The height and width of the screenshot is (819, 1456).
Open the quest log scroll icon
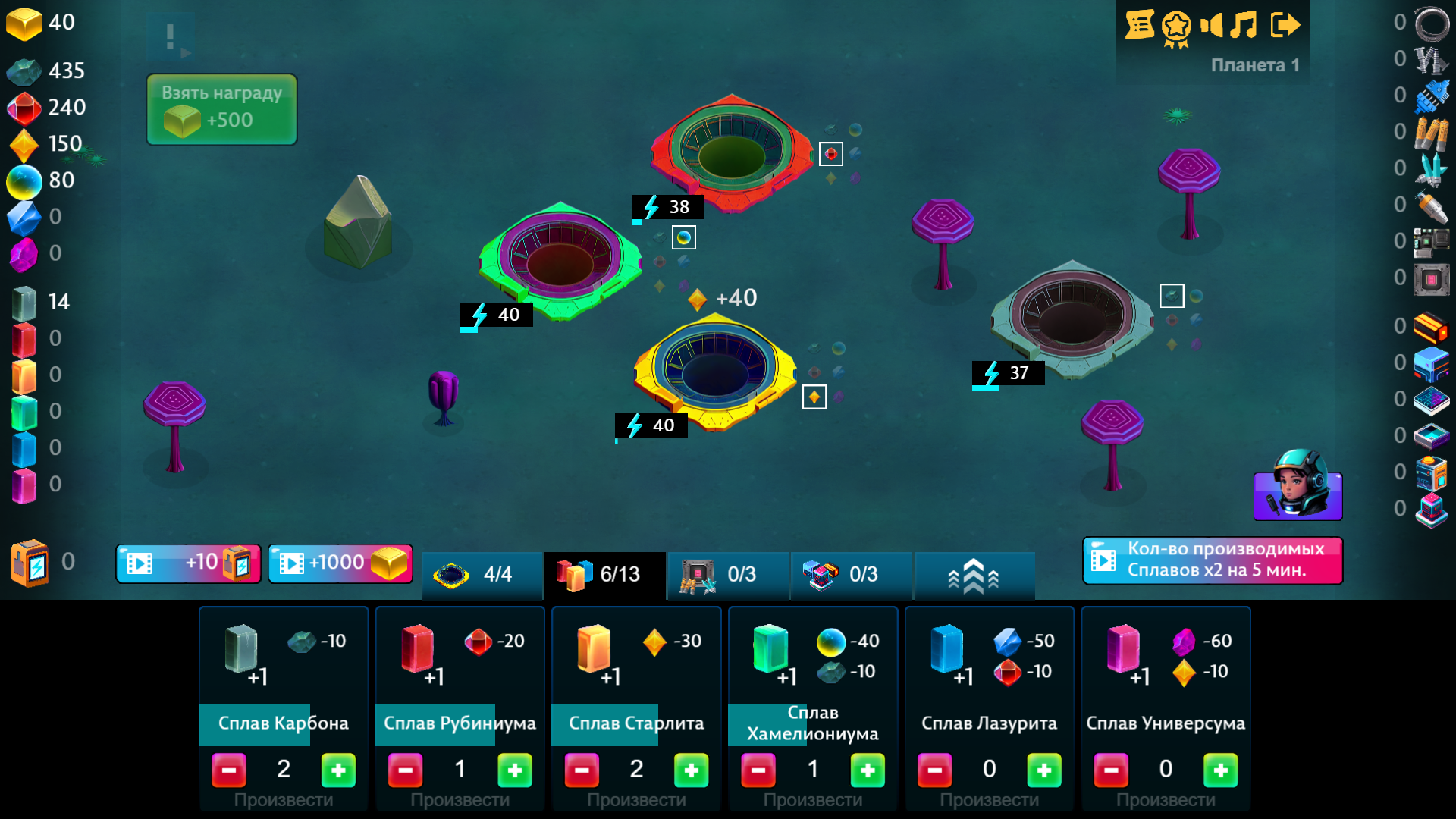[1141, 25]
